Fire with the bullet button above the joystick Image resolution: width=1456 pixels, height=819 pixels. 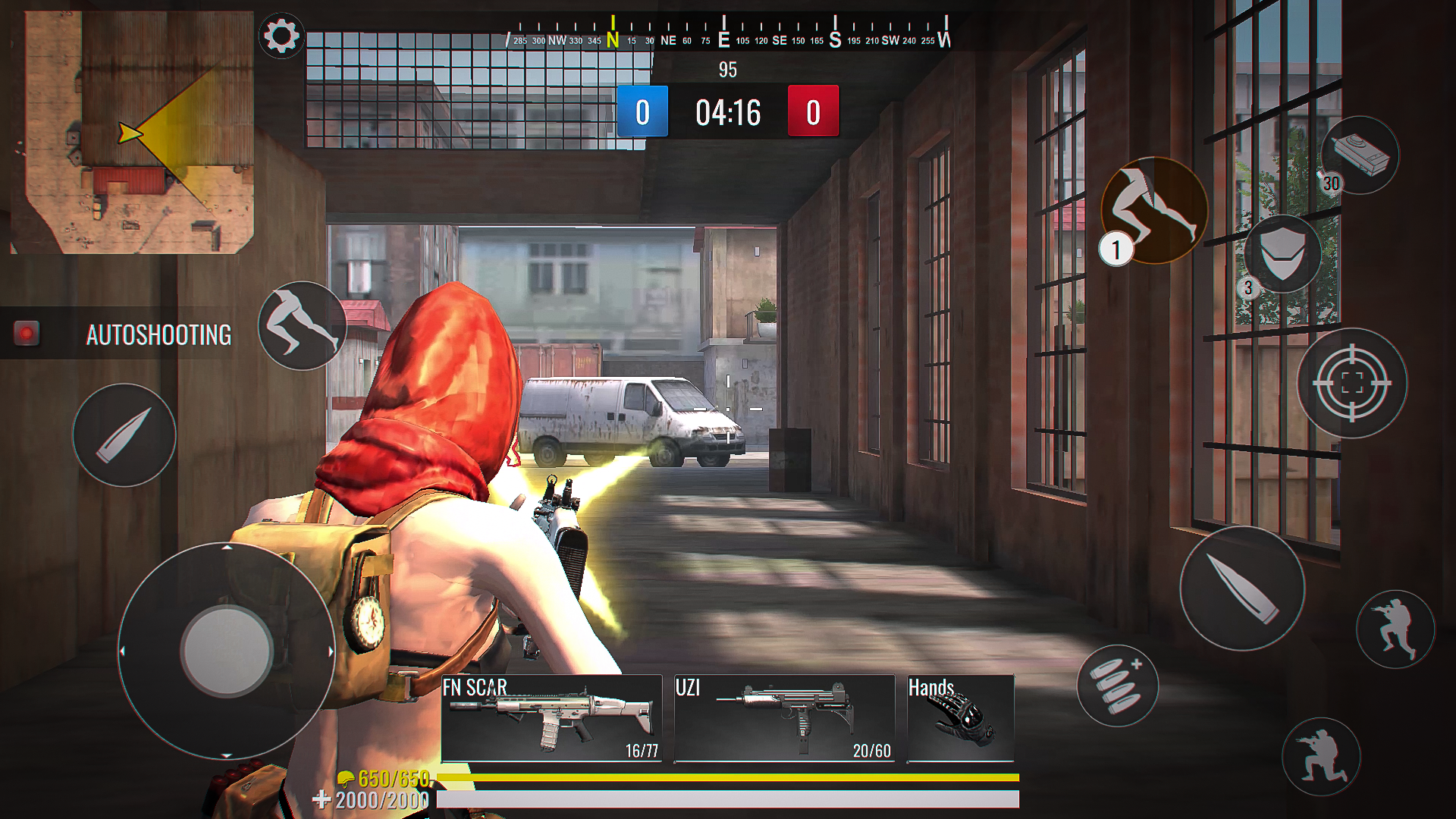[x=124, y=435]
